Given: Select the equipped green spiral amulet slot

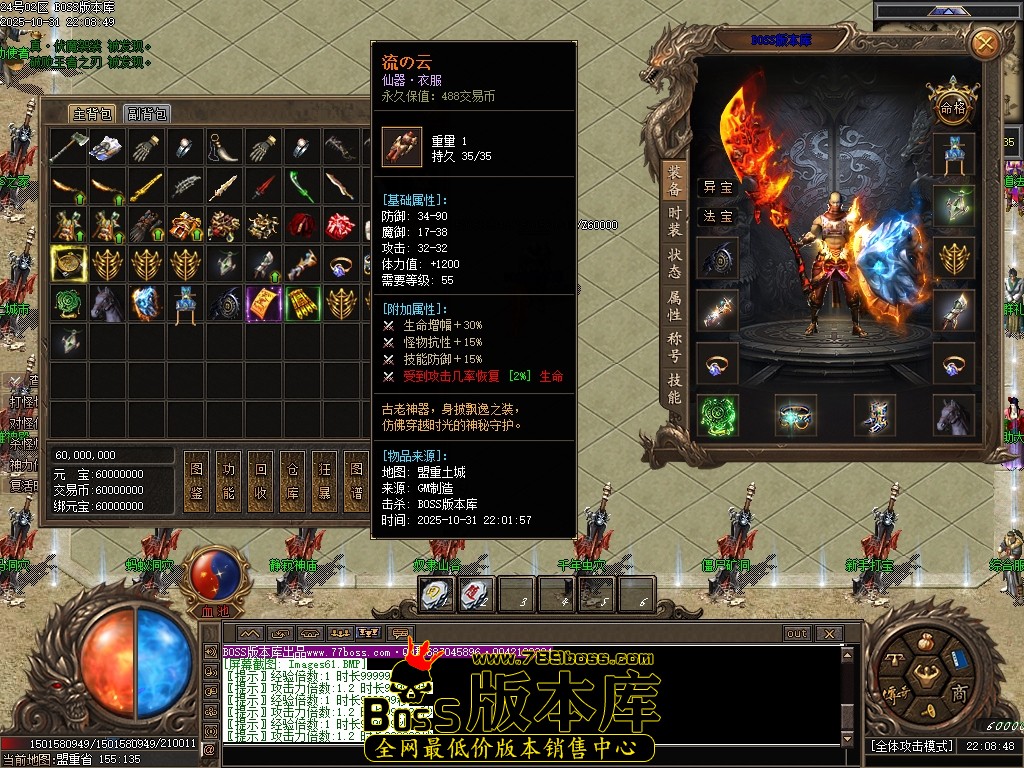Looking at the screenshot, I should coord(717,415).
